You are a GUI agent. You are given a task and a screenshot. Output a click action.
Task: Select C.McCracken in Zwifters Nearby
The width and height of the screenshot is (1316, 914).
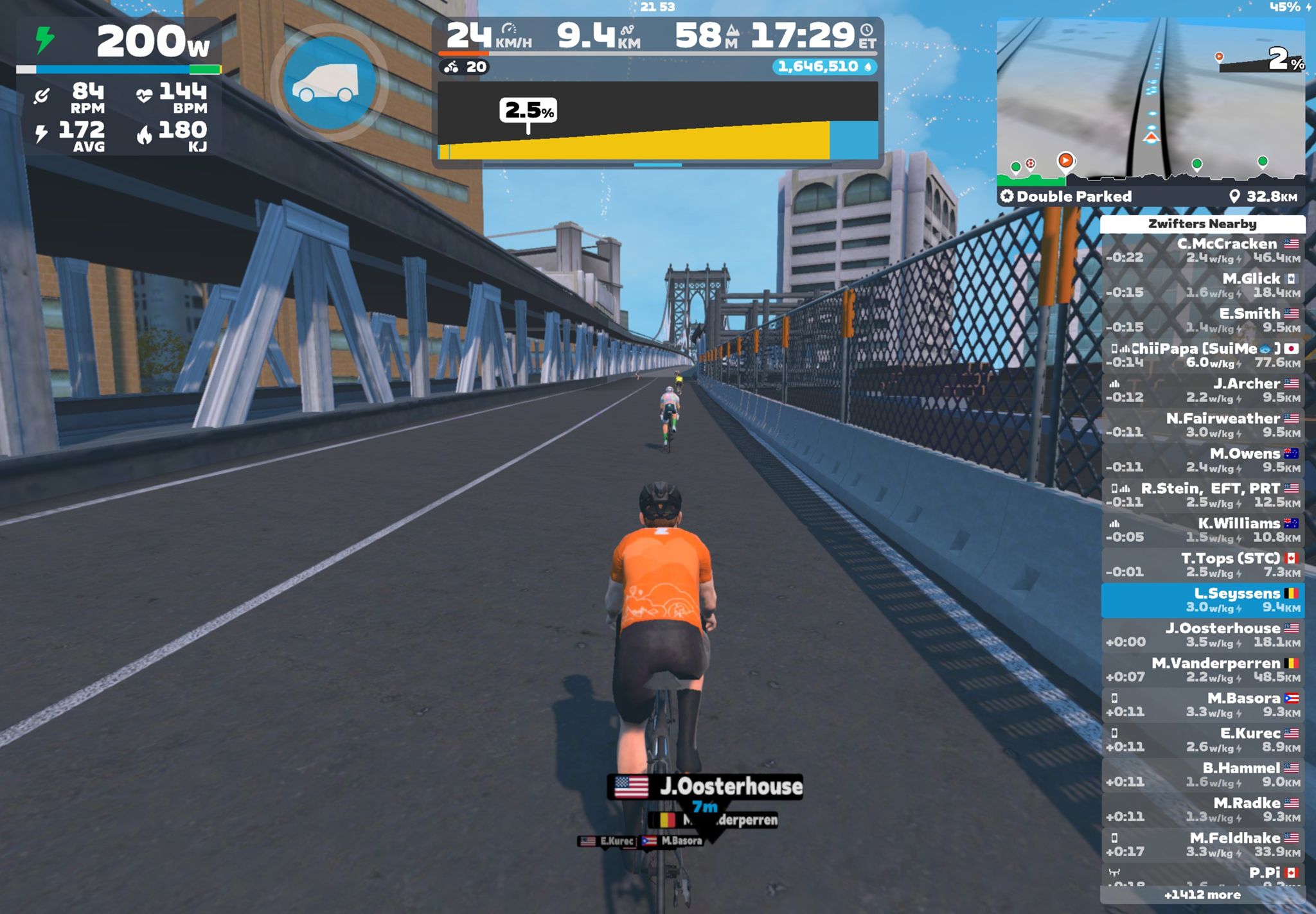[x=1203, y=250]
